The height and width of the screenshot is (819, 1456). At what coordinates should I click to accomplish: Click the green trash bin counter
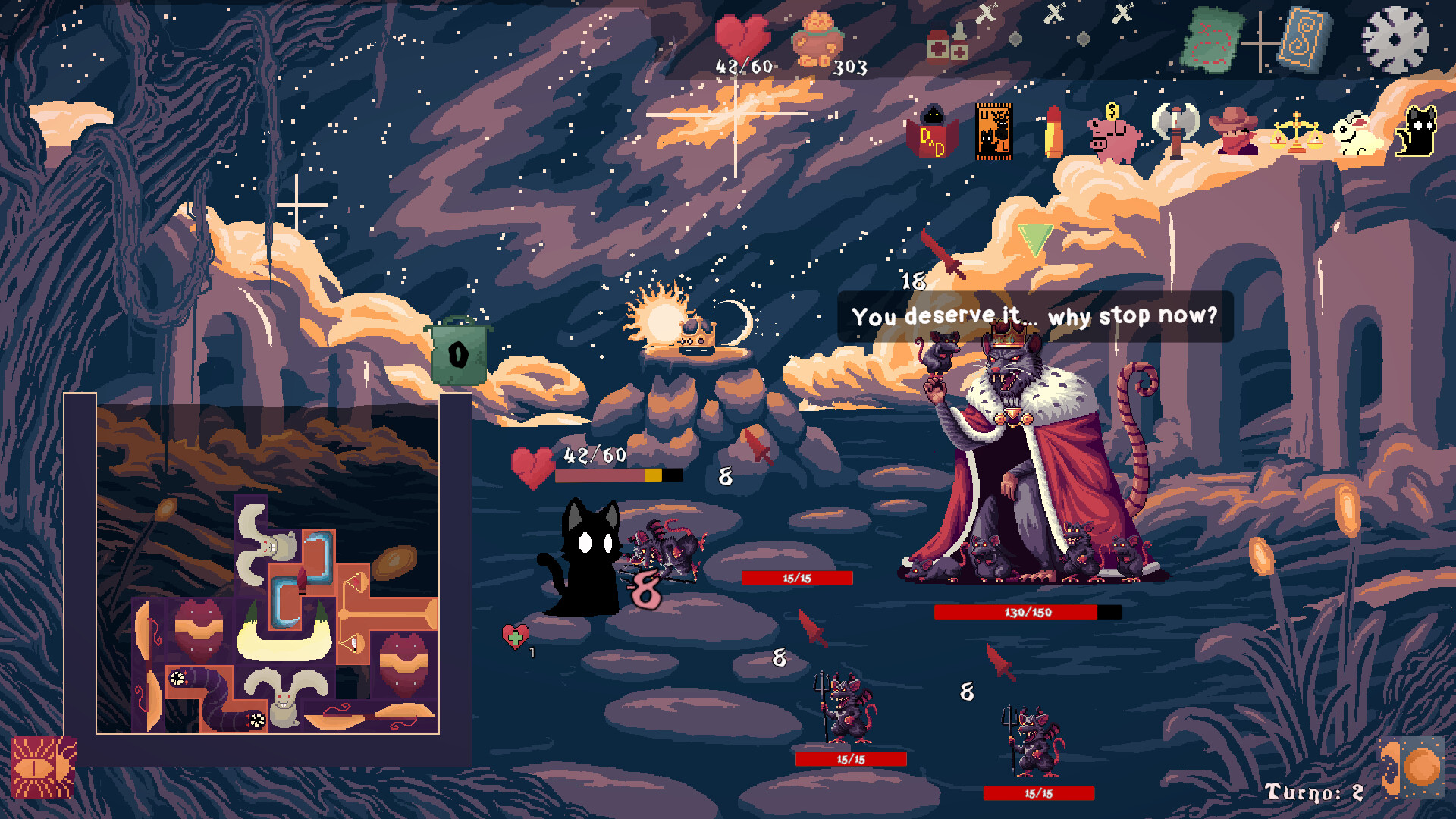[458, 353]
